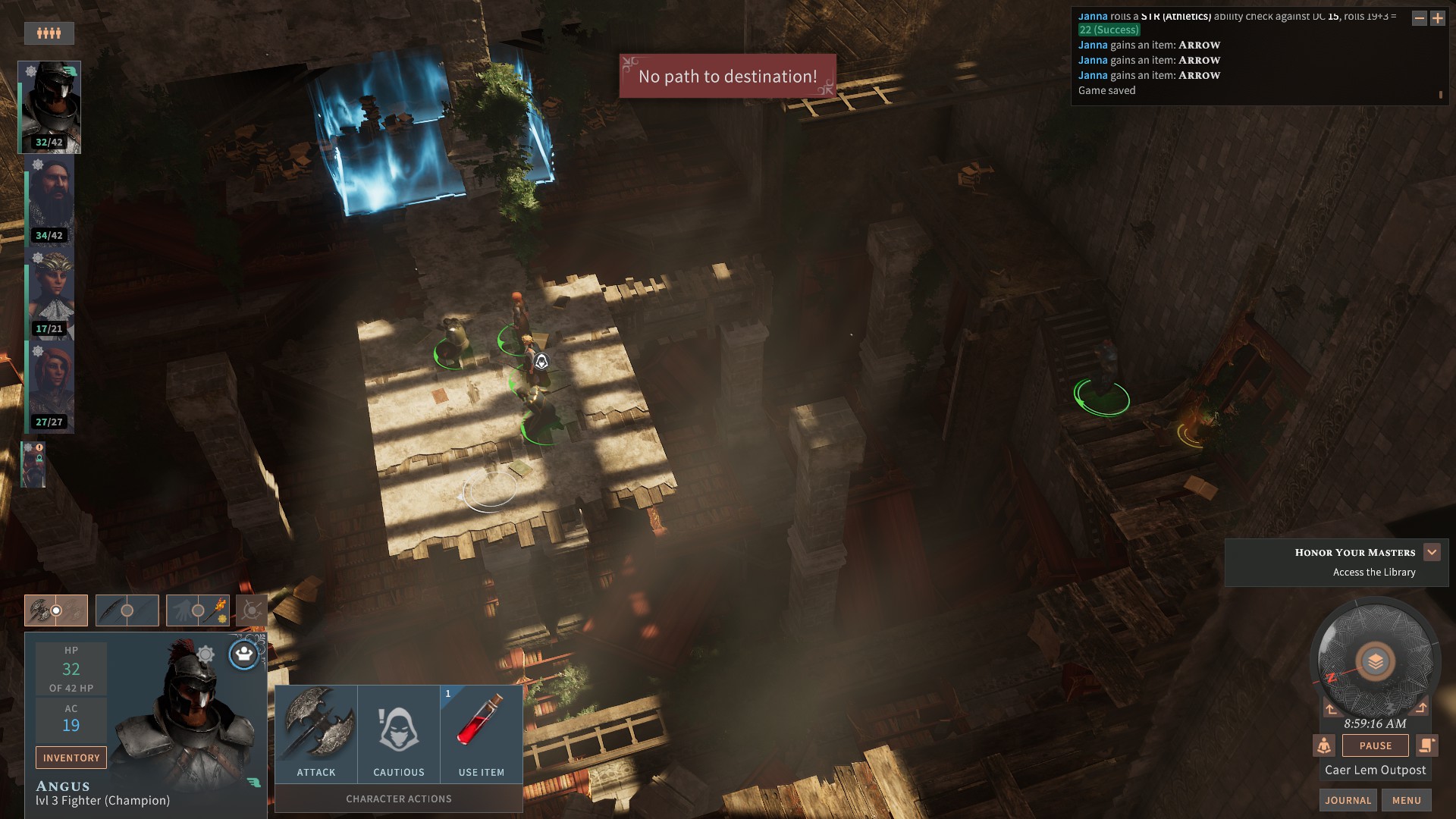Click the select-all-party button with four figures
The image size is (1456, 819).
coord(49,33)
